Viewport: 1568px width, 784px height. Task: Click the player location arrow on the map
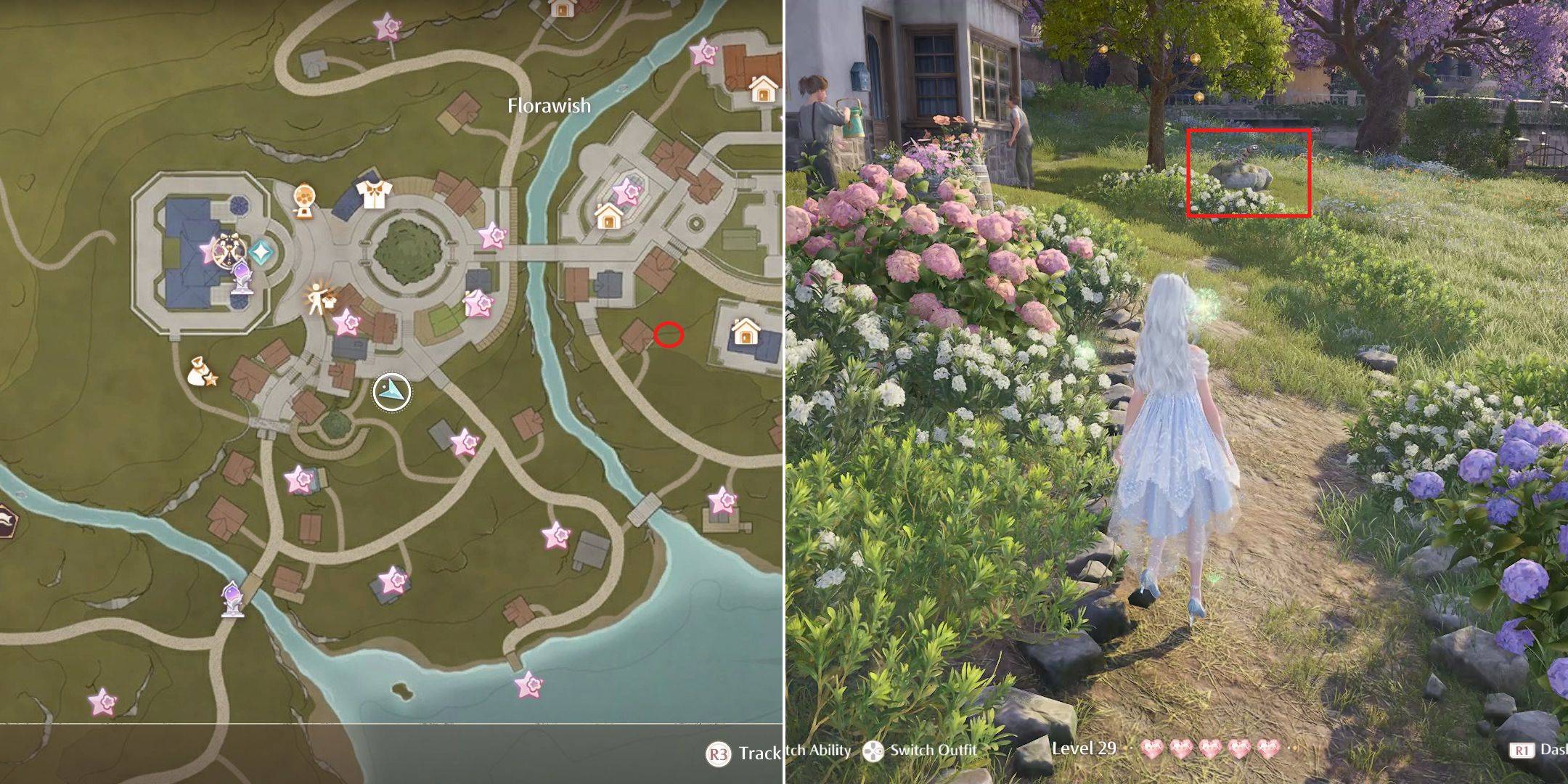392,393
